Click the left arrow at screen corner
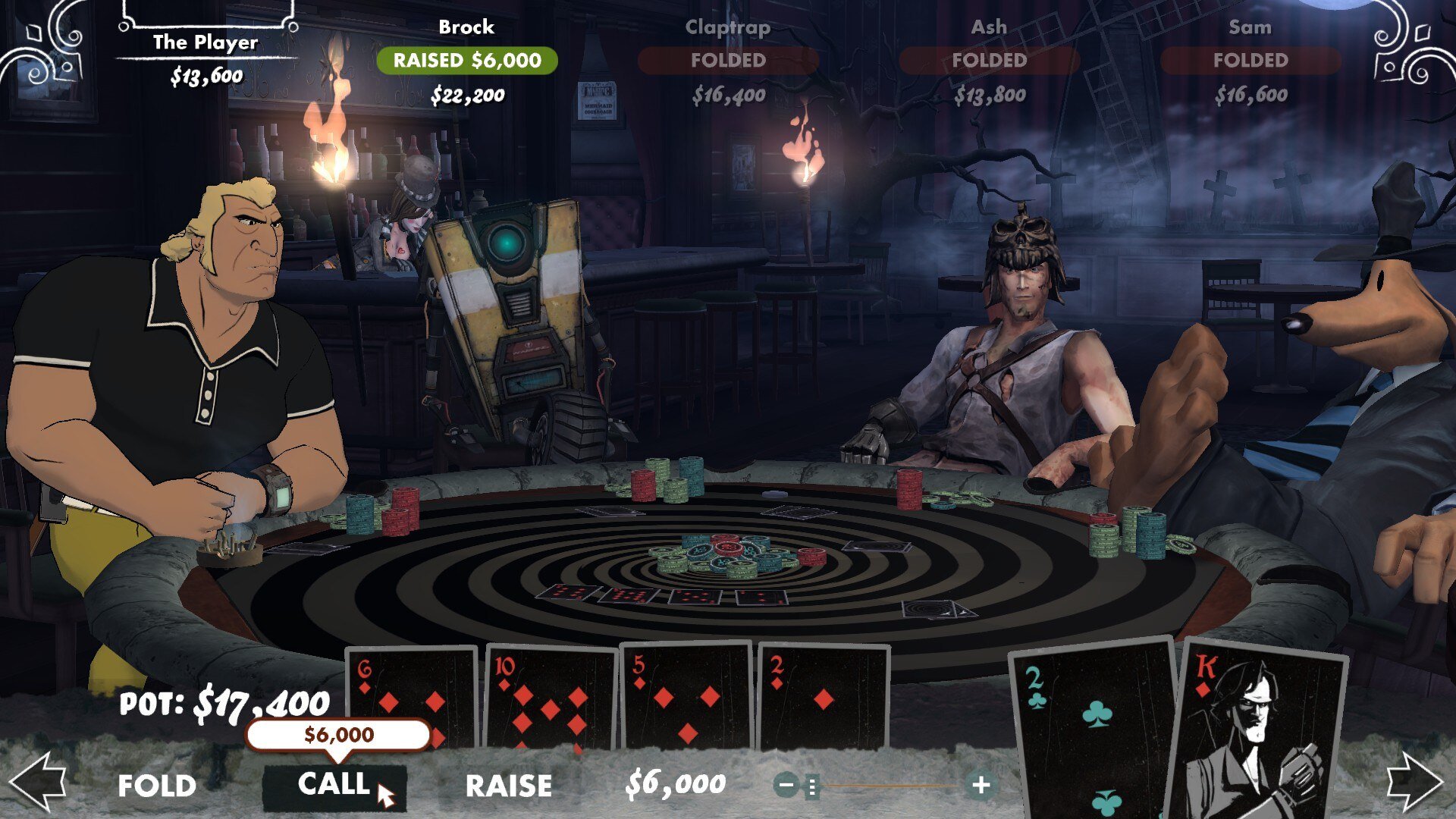The image size is (1456, 819). point(38,783)
